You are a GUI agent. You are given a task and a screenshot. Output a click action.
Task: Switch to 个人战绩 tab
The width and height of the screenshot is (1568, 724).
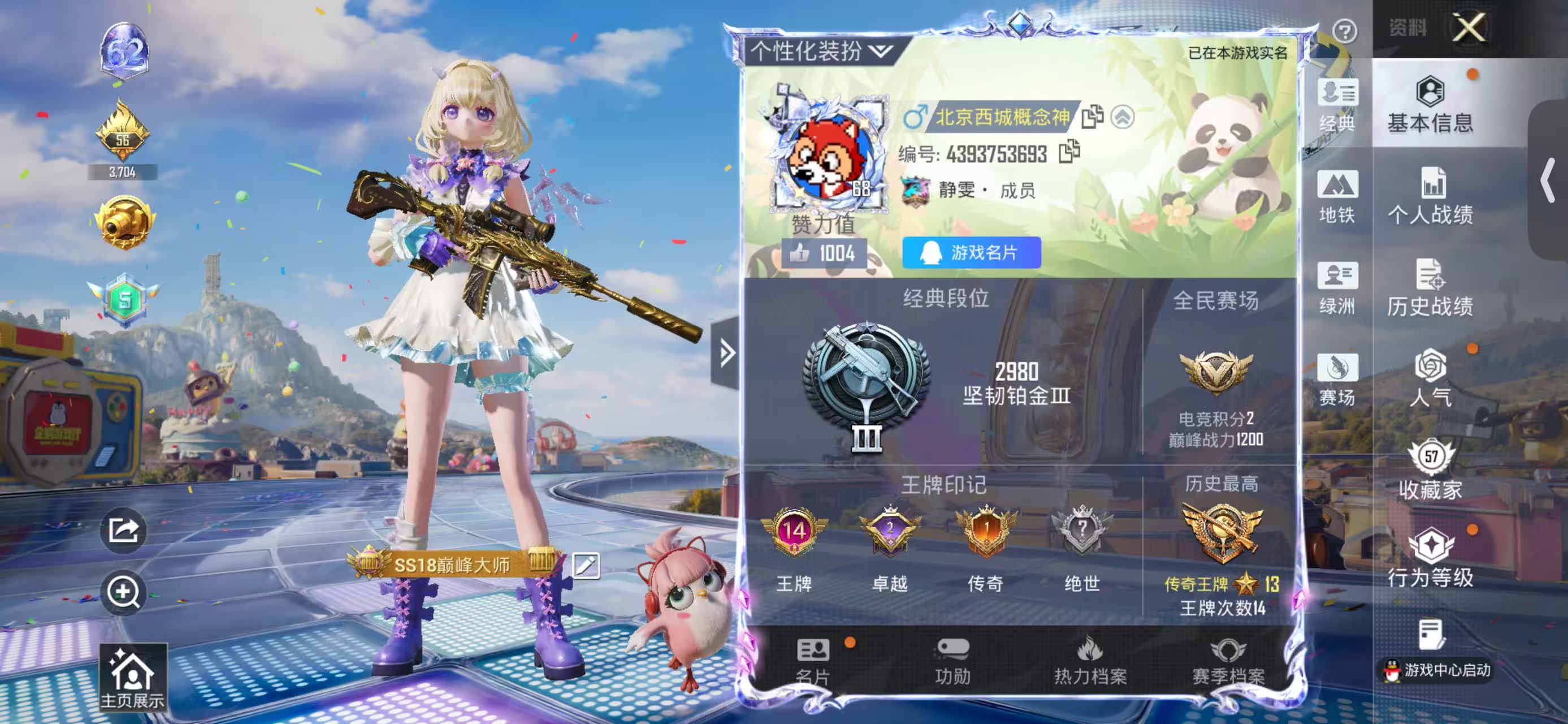pos(1430,196)
